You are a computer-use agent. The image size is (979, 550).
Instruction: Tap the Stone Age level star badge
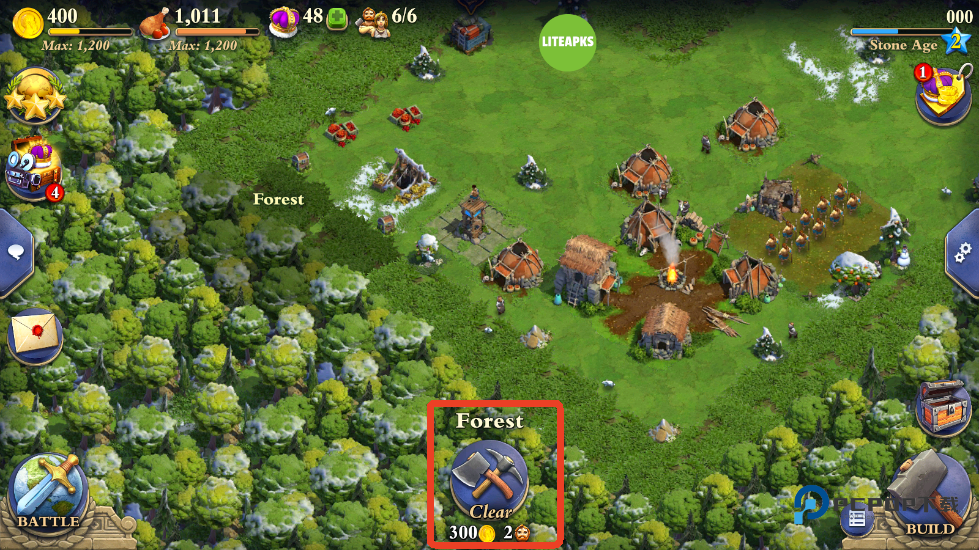point(957,41)
